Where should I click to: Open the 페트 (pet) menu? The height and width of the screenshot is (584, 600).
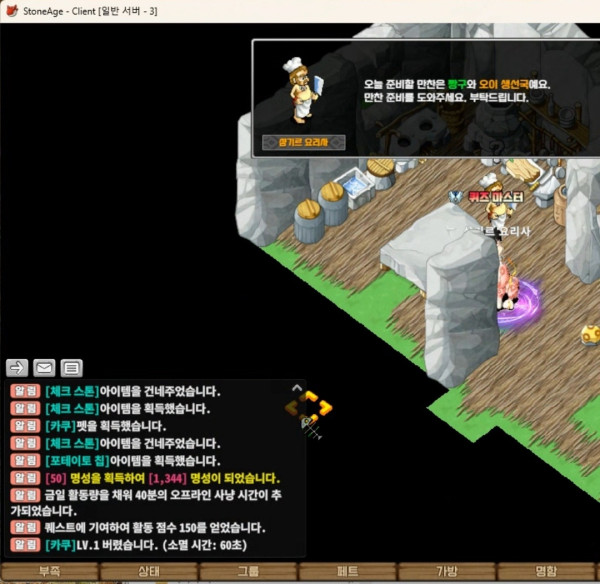(x=347, y=573)
